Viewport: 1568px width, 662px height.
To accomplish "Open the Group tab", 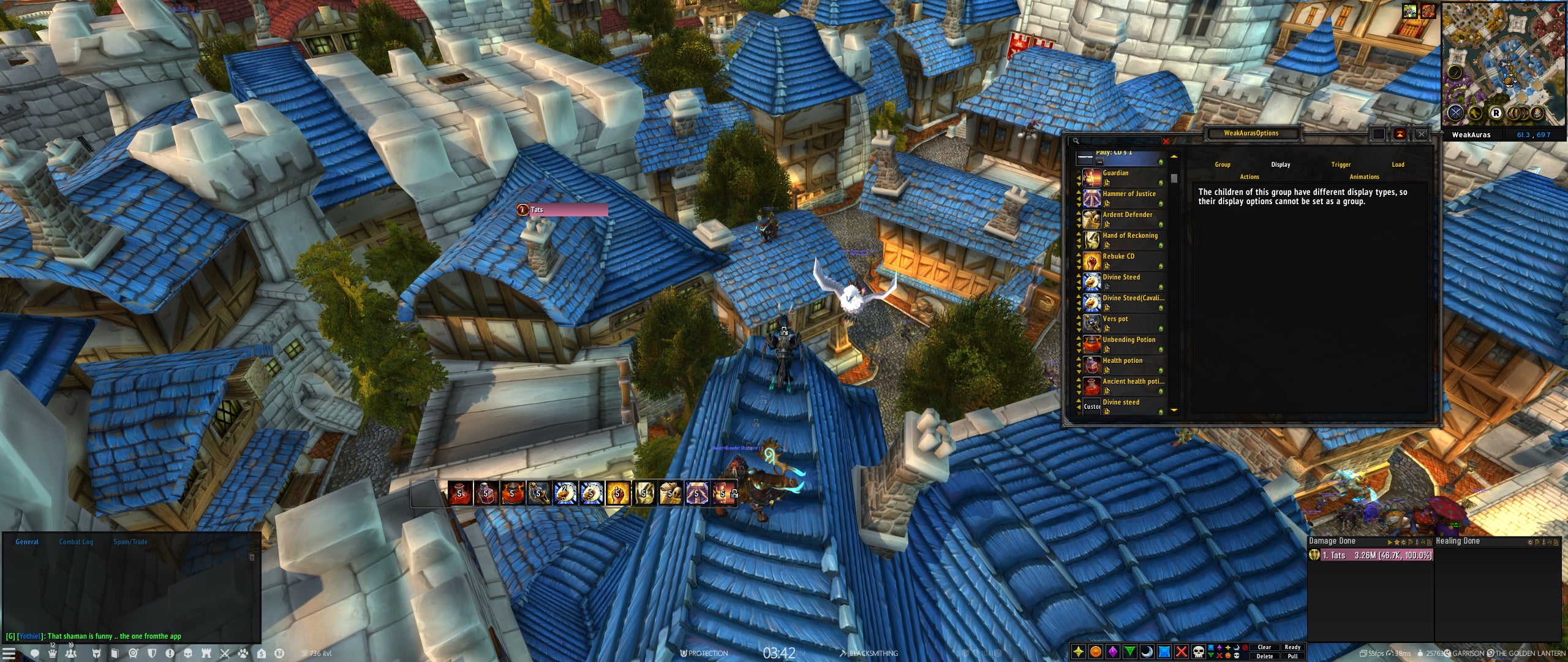I will (x=1223, y=164).
